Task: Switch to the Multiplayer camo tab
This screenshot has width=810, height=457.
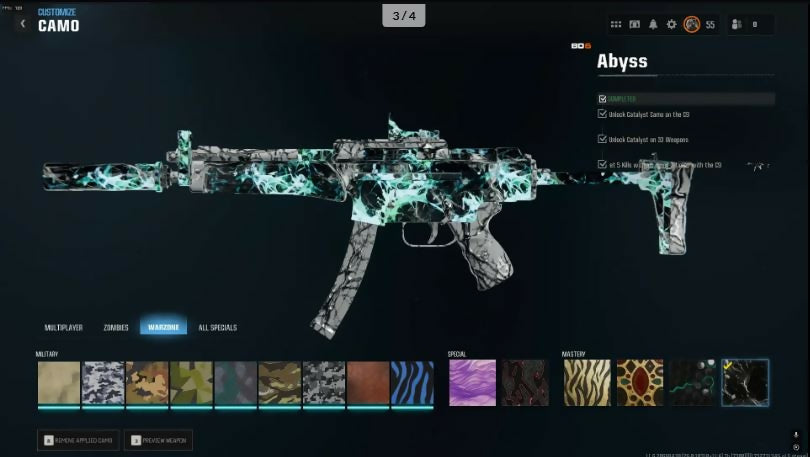Action: click(64, 327)
